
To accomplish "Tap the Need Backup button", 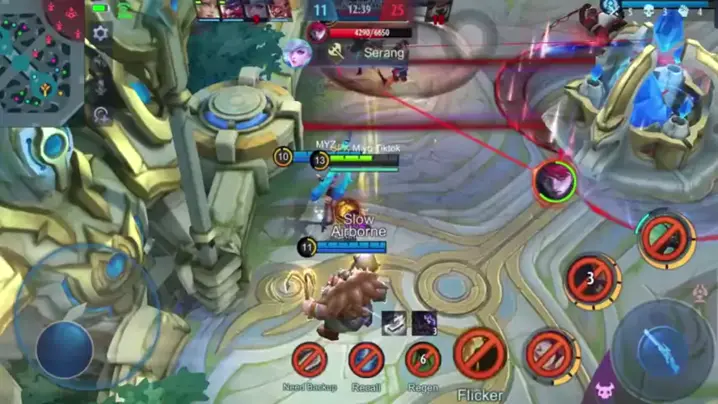I will point(310,359).
